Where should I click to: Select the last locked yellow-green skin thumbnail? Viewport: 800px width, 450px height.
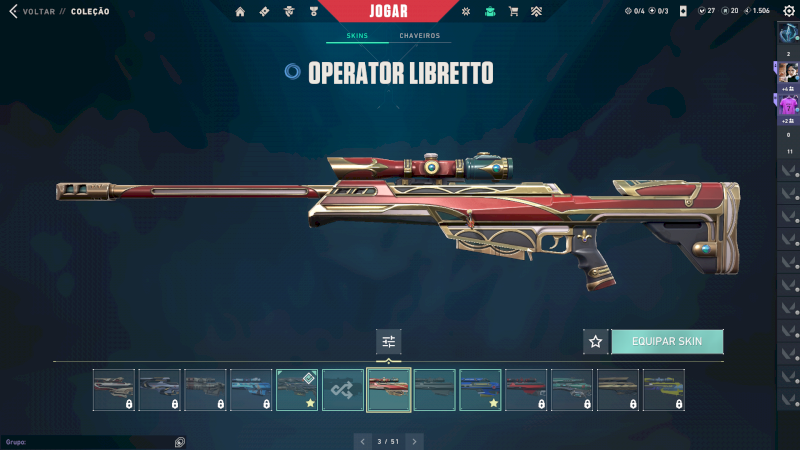(x=664, y=390)
